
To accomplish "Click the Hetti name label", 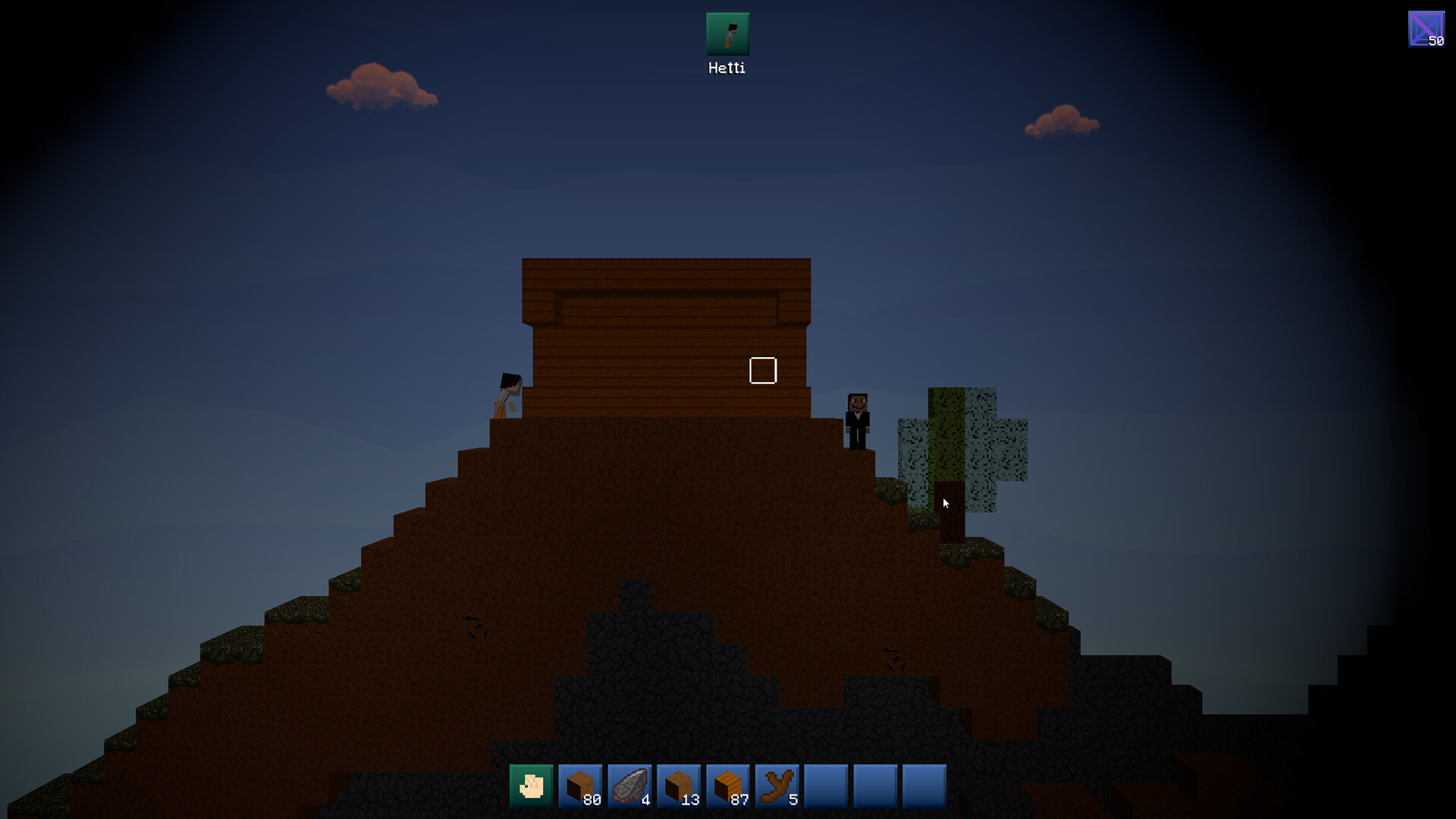I will click(726, 68).
